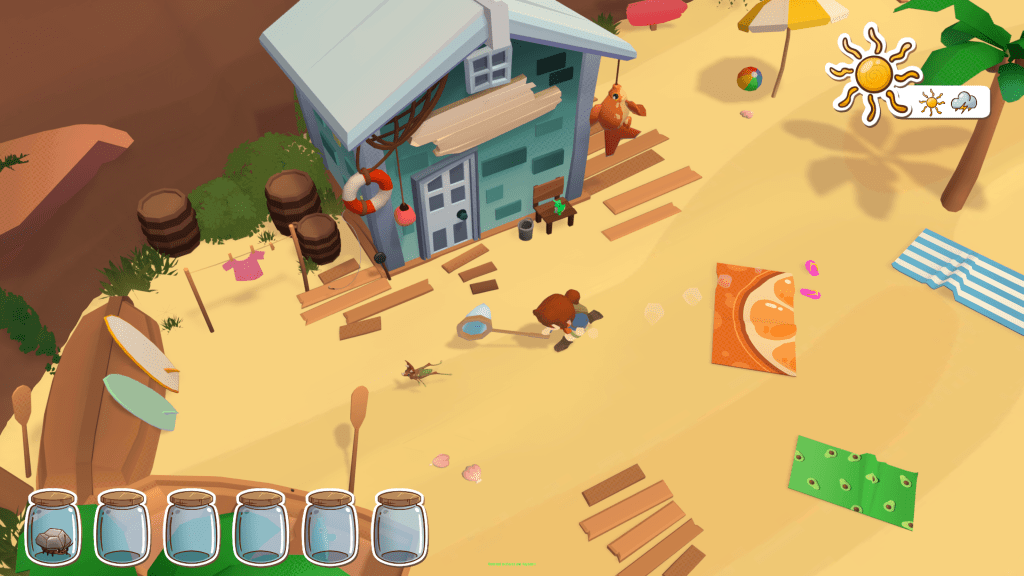Select the small sun forecast icon

[x=932, y=103]
